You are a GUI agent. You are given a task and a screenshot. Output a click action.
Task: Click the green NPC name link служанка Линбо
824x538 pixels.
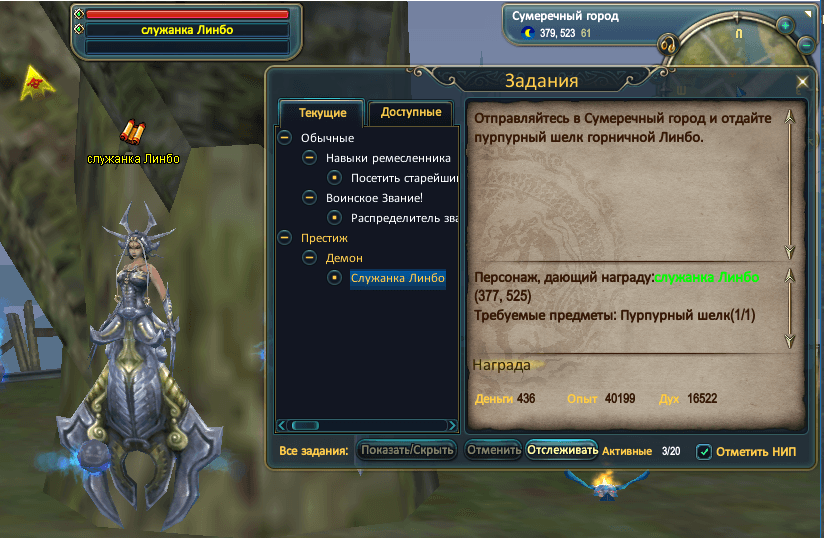coord(706,277)
